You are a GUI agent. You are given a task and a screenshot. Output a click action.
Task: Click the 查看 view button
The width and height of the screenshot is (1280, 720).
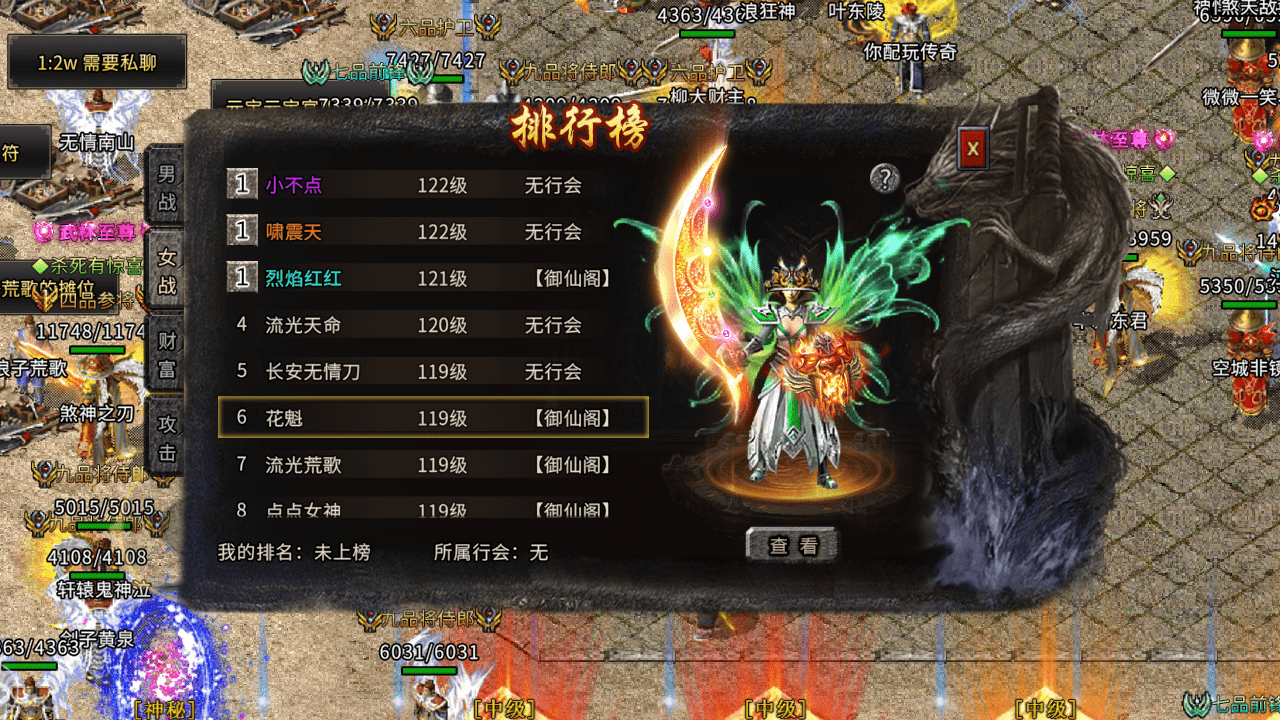tap(792, 545)
